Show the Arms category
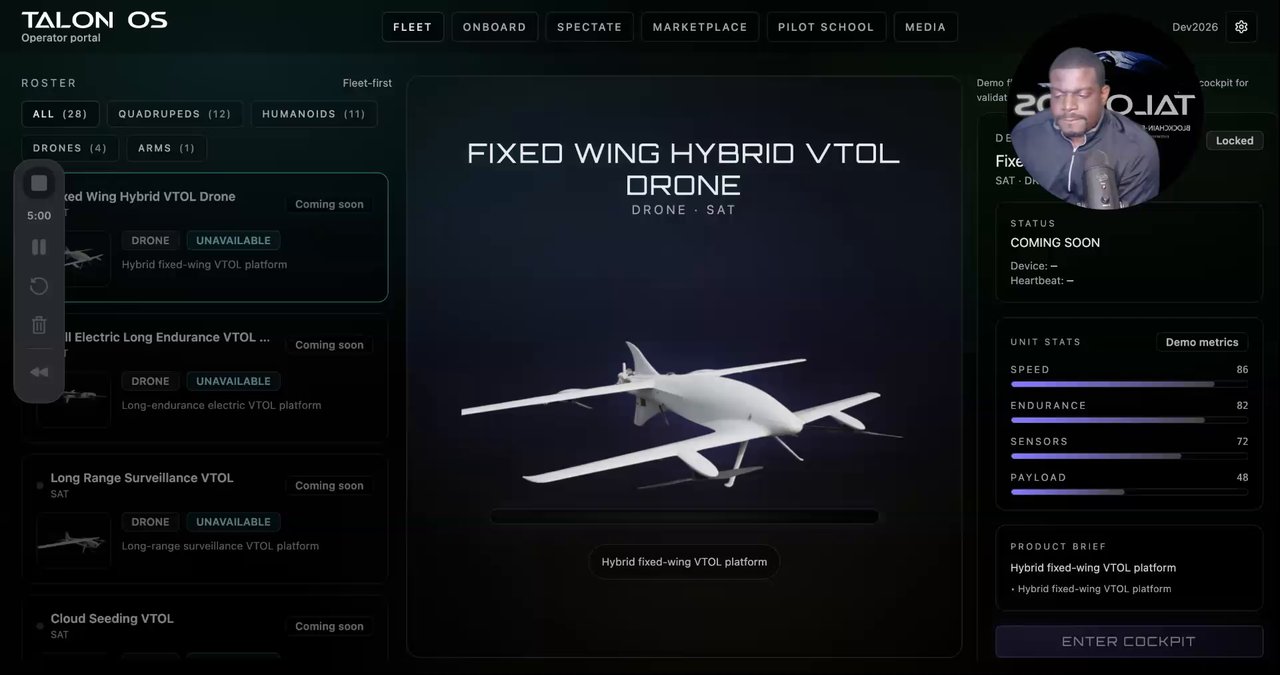This screenshot has width=1280, height=675. click(166, 148)
